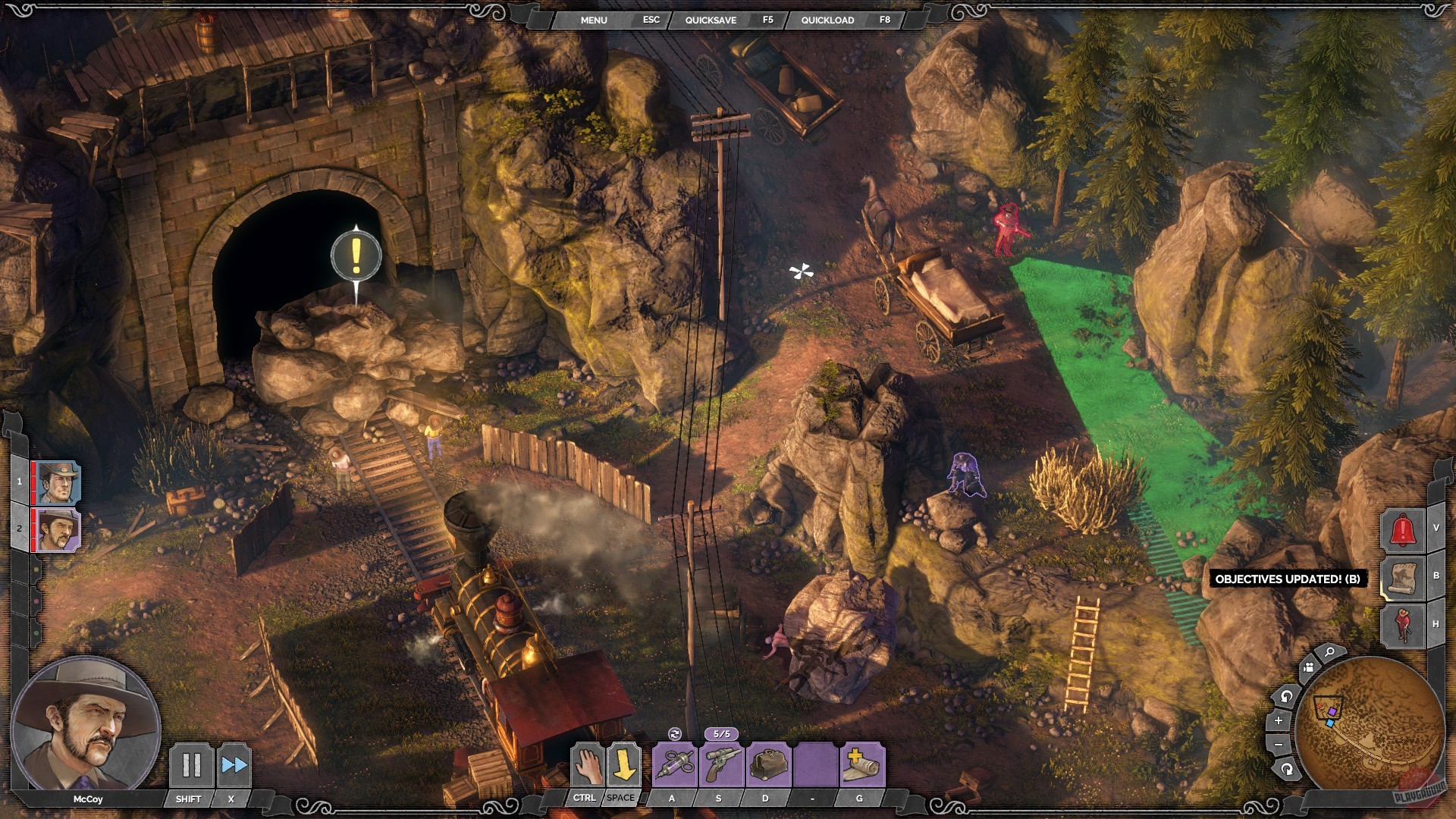Click the red alarm bell icon

(1403, 529)
